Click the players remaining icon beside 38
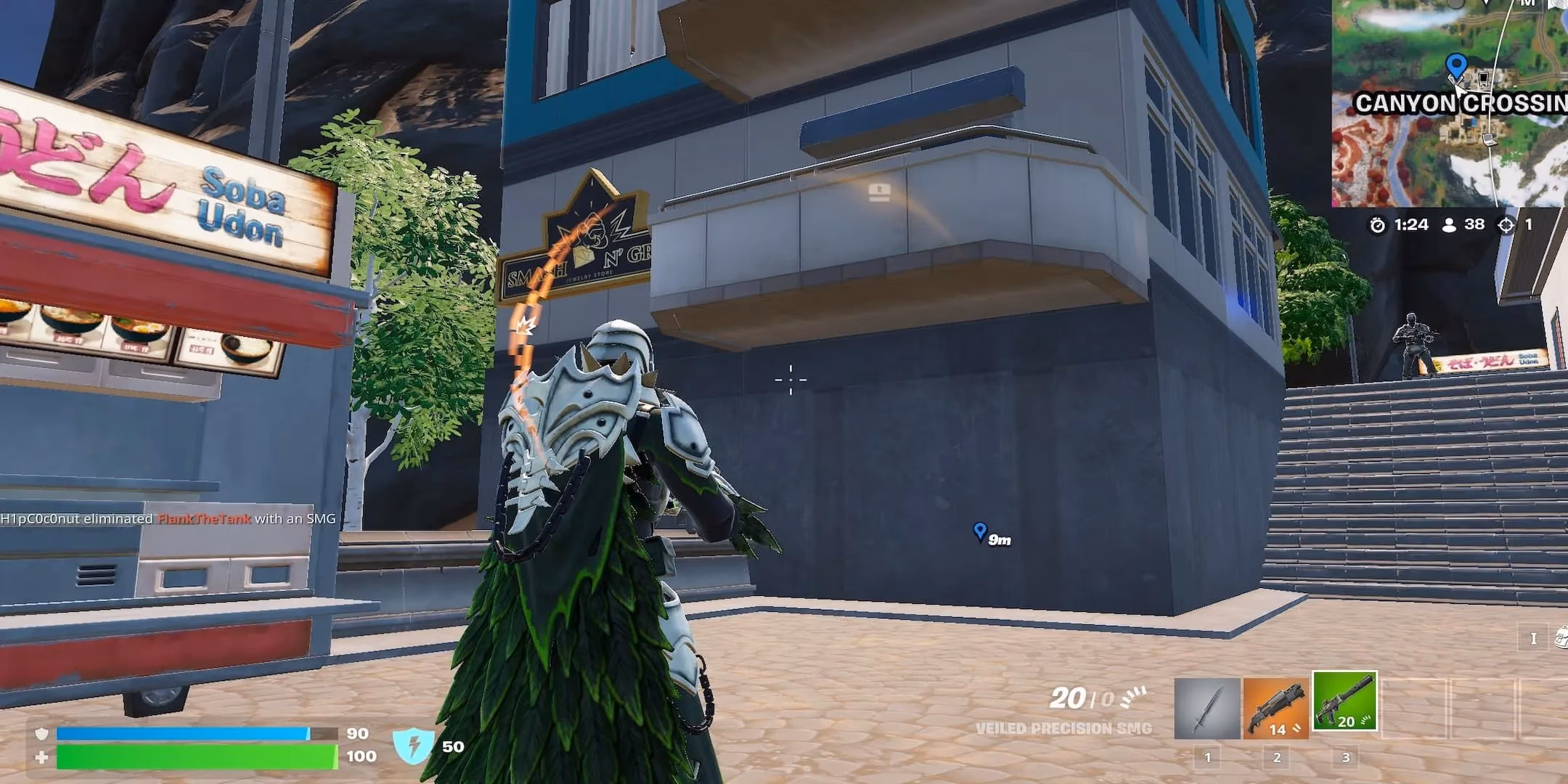 1450,225
